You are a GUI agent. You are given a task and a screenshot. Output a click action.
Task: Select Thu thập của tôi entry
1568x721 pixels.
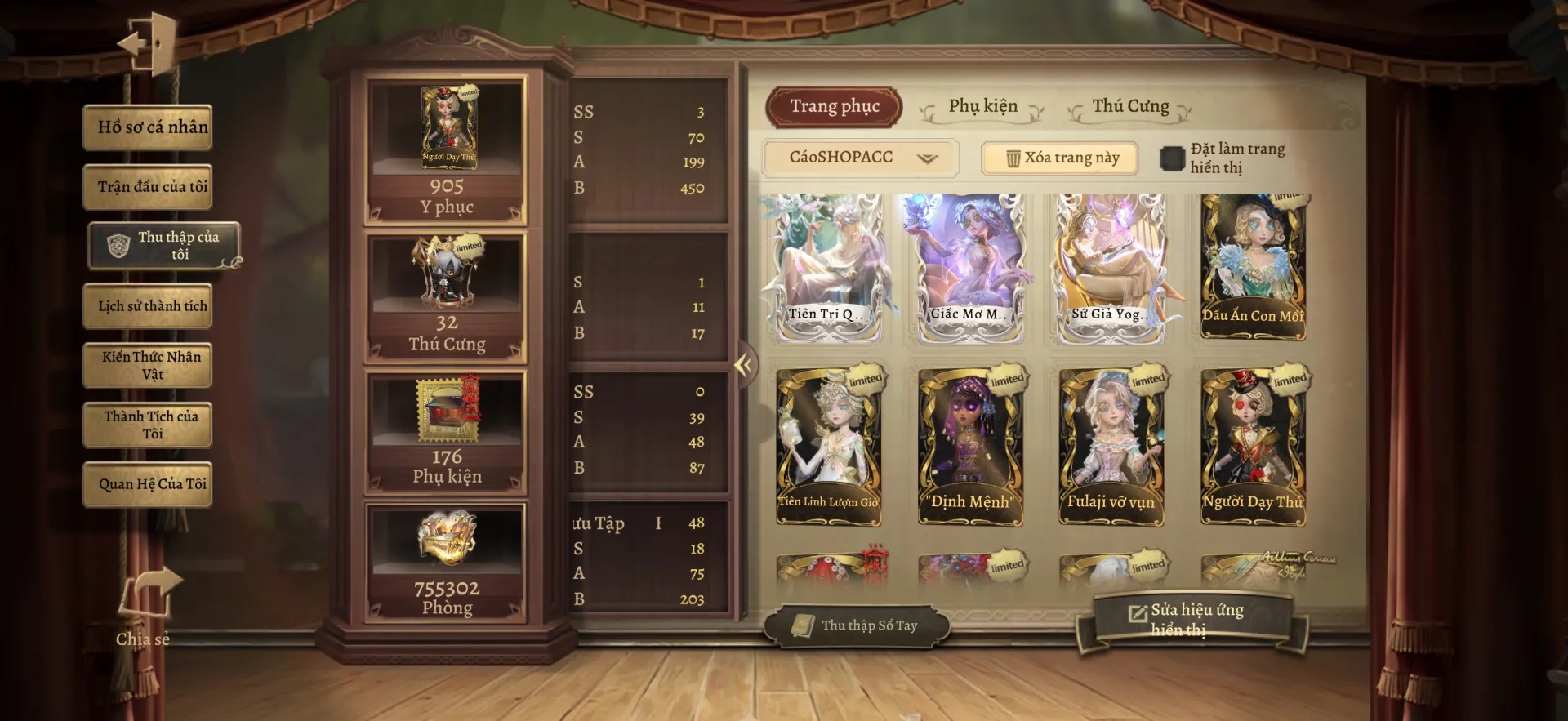[164, 245]
